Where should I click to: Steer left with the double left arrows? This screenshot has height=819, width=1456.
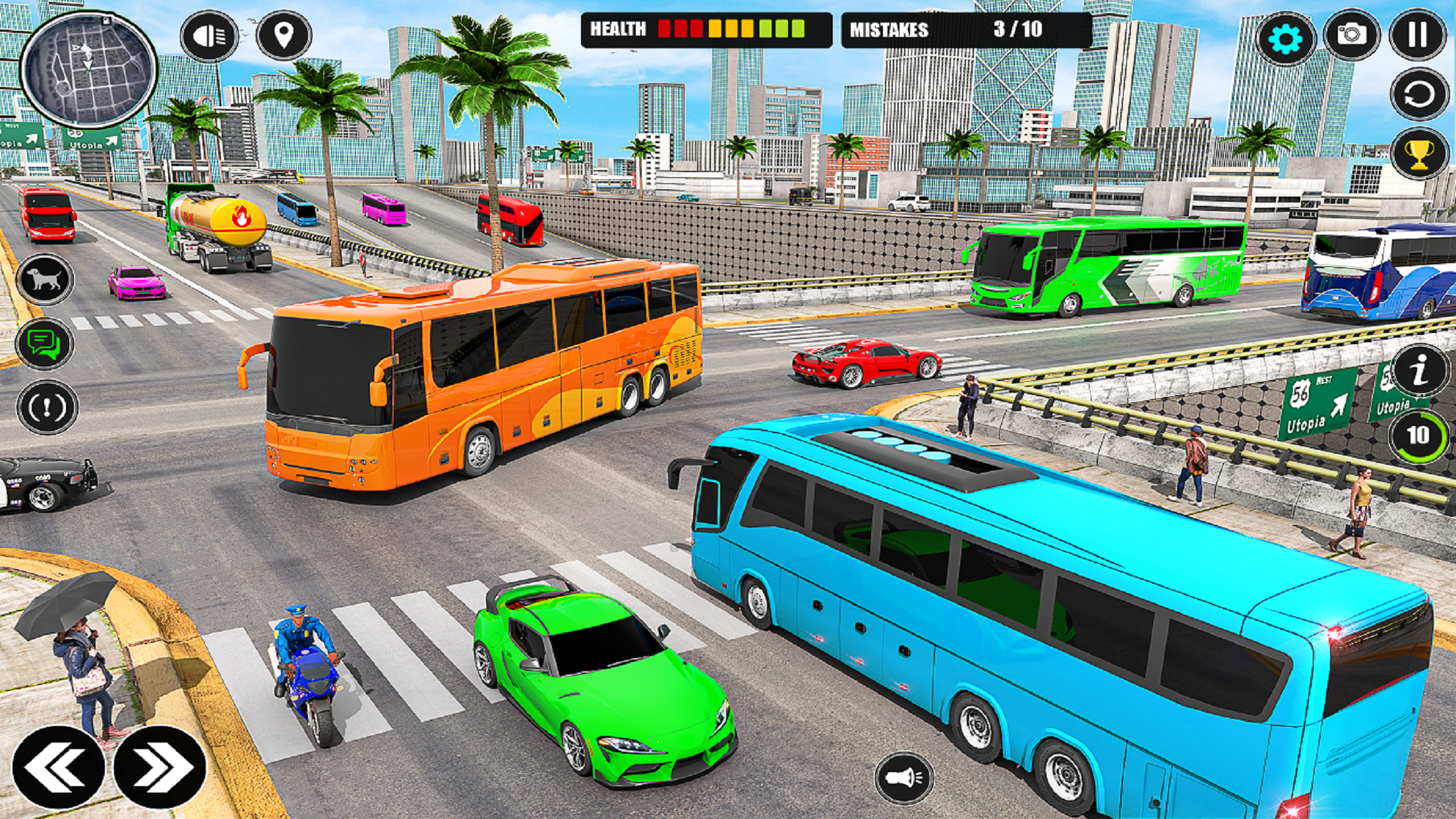point(58,768)
